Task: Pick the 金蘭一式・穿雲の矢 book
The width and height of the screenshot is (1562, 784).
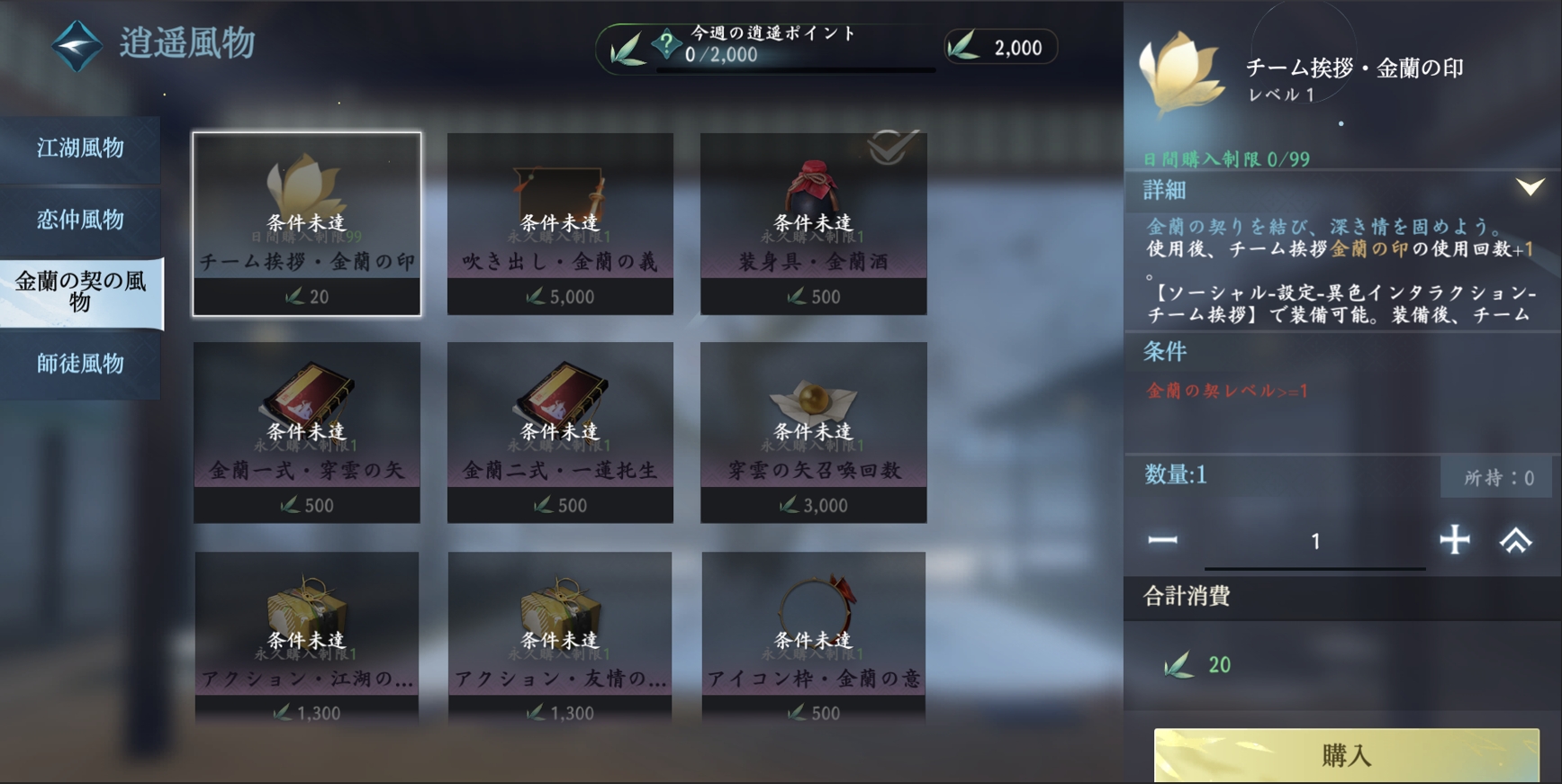Action: coord(306,432)
